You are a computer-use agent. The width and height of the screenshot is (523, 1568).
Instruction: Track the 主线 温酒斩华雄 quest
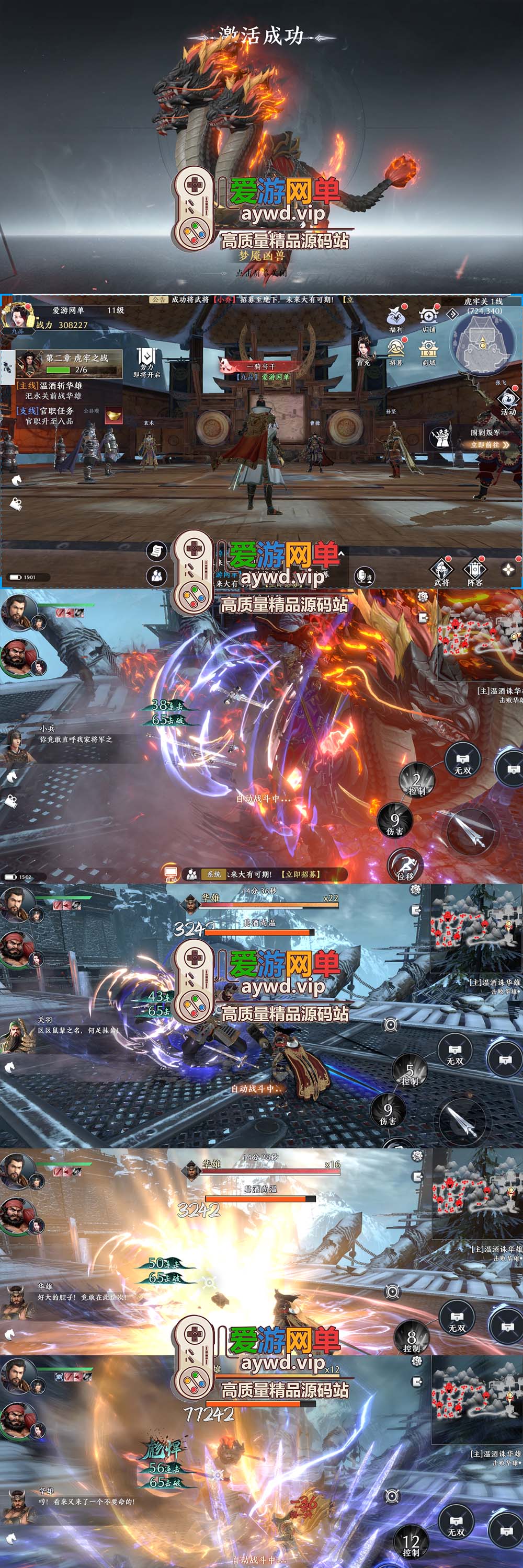[51, 390]
